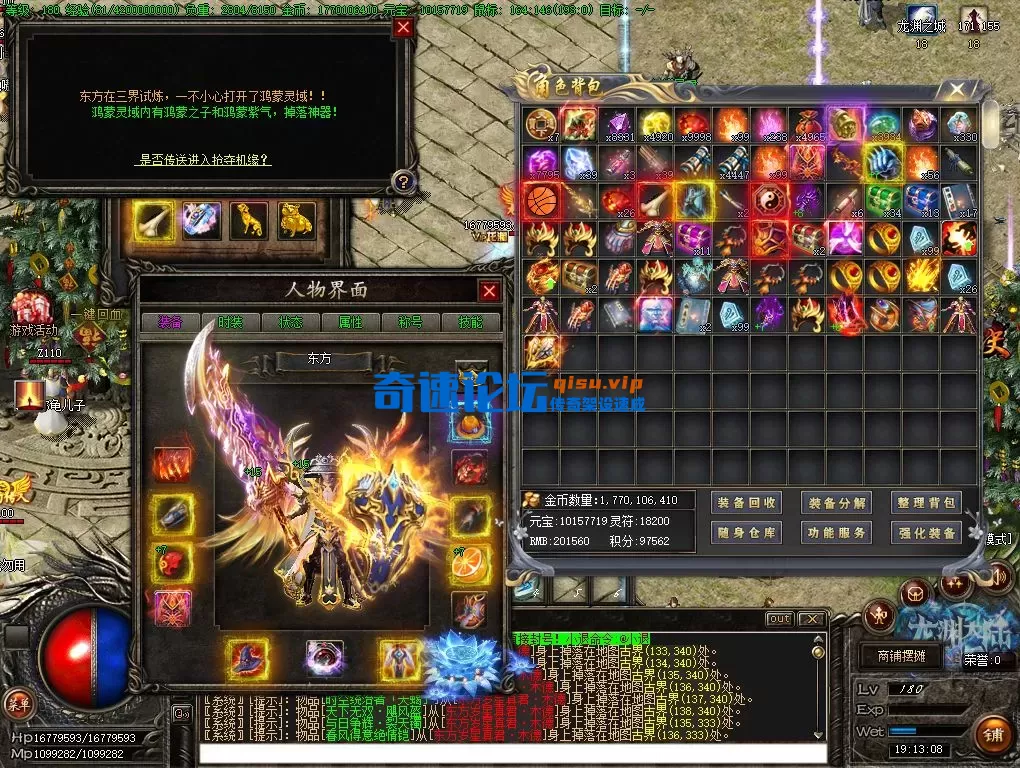This screenshot has height=768, width=1020.
Task: Close the dialogue popup window
Action: pyautogui.click(x=403, y=28)
